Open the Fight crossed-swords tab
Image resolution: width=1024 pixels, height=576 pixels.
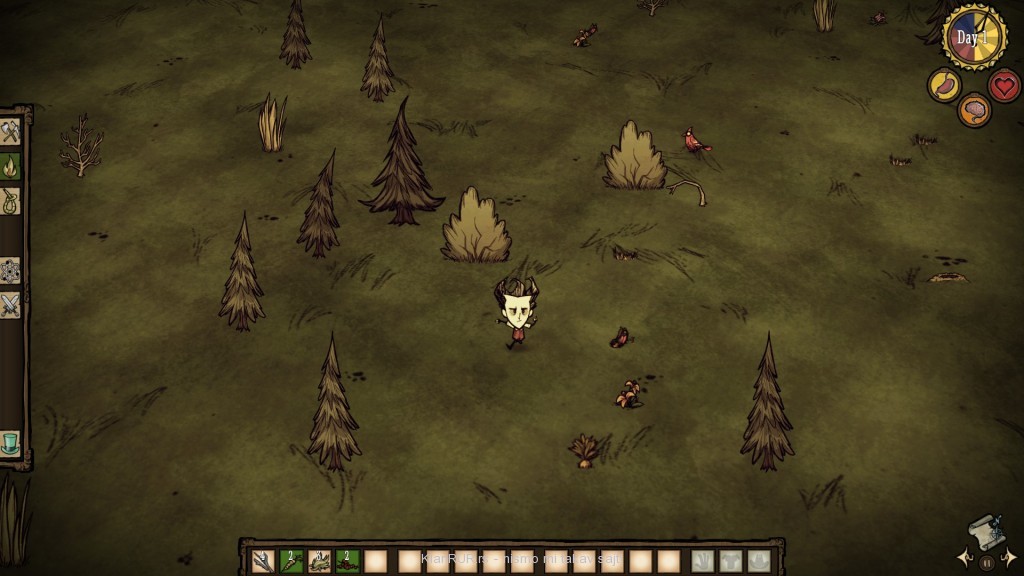click(10, 305)
